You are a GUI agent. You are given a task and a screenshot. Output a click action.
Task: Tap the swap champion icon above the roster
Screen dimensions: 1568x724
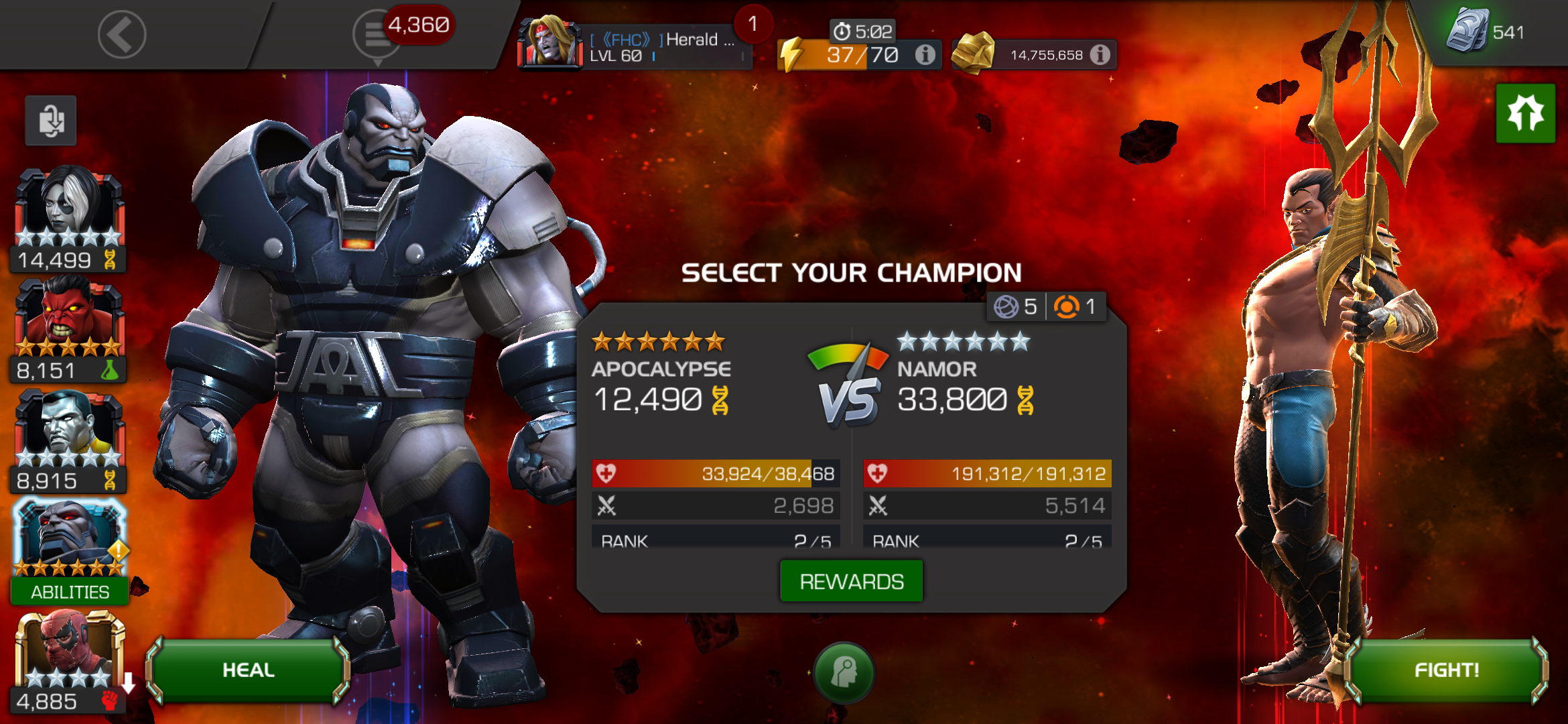pyautogui.click(x=51, y=121)
